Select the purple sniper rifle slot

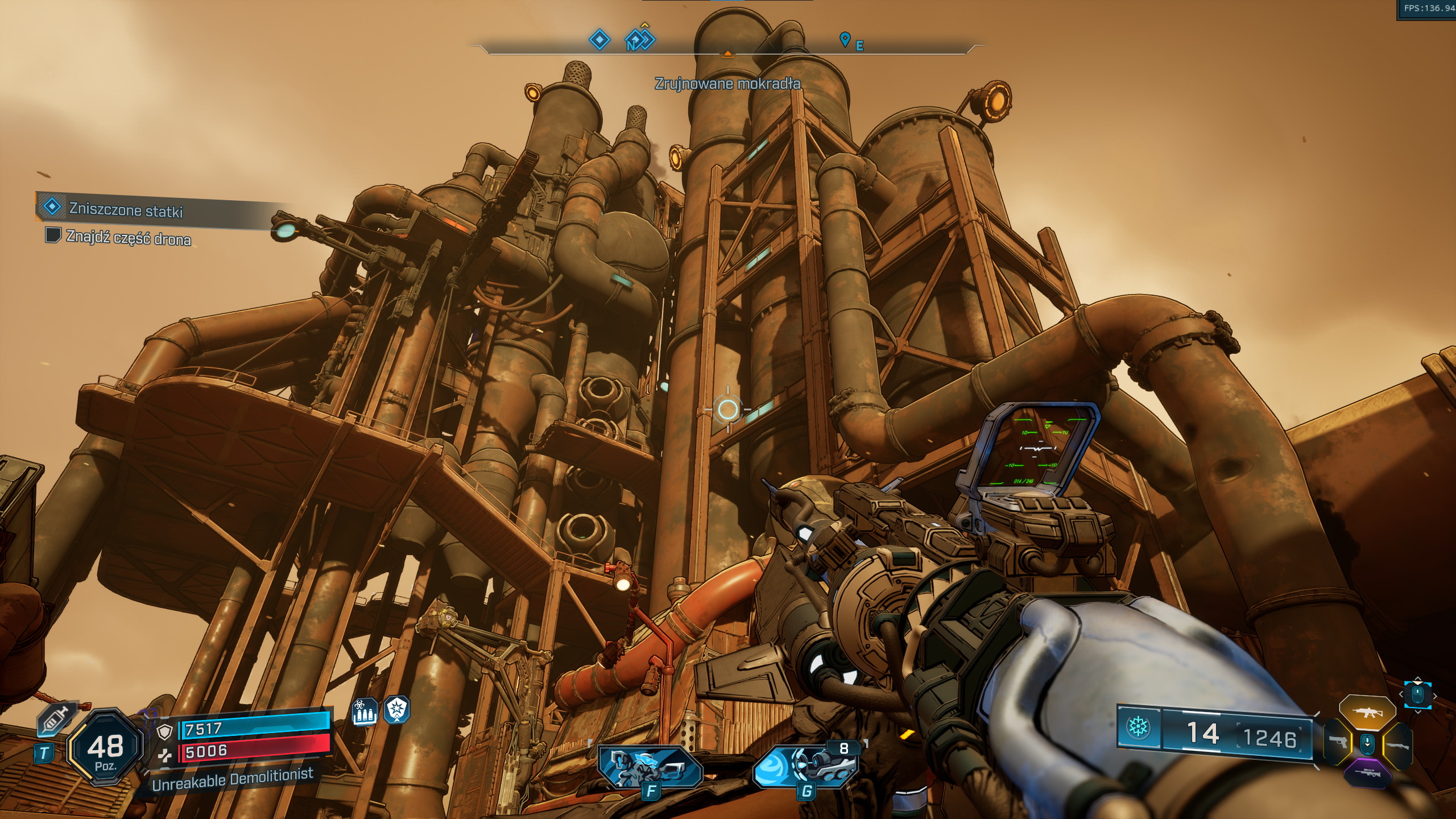[1367, 772]
